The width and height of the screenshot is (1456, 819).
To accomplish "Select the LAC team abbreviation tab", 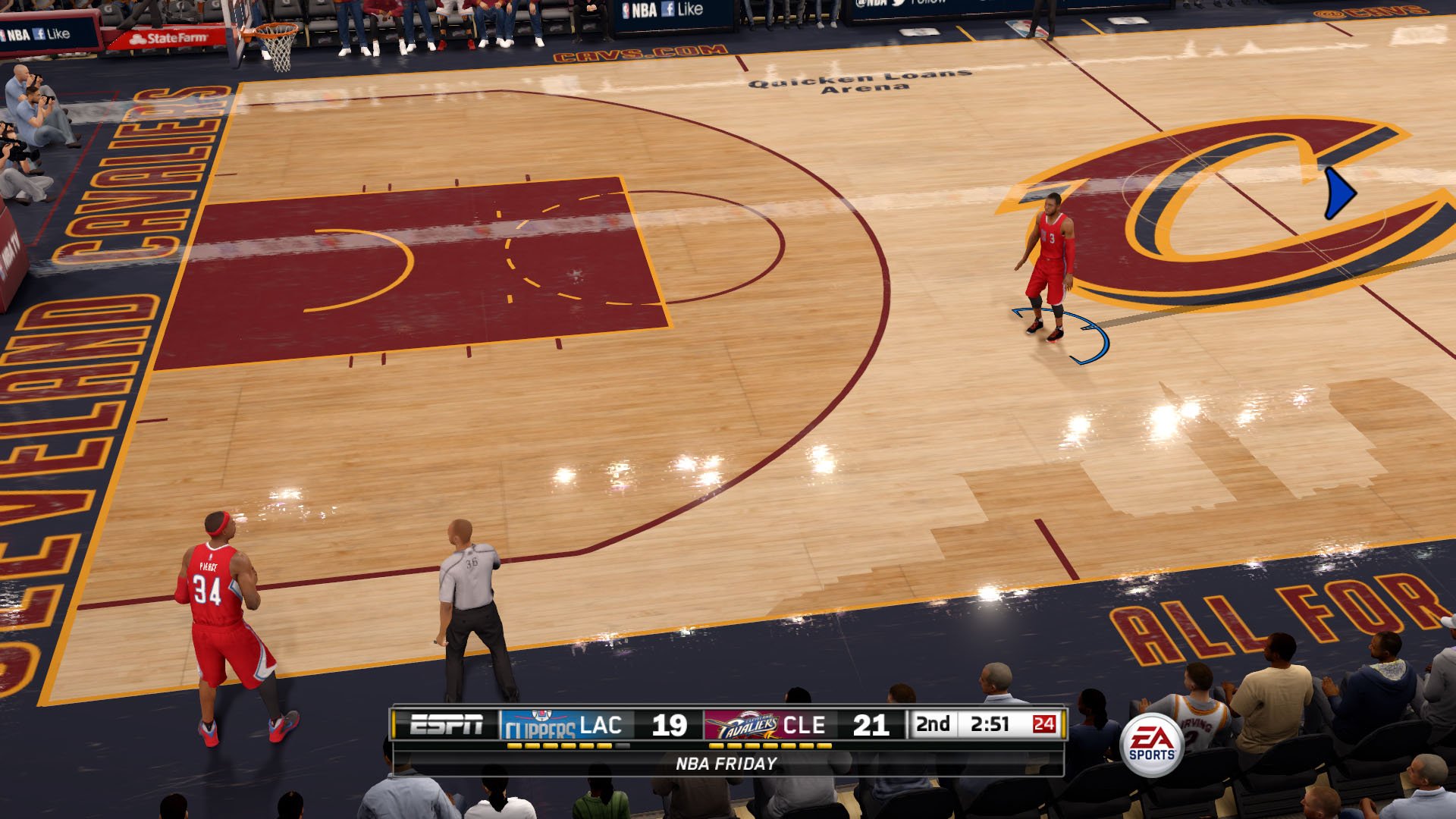I will [x=601, y=724].
